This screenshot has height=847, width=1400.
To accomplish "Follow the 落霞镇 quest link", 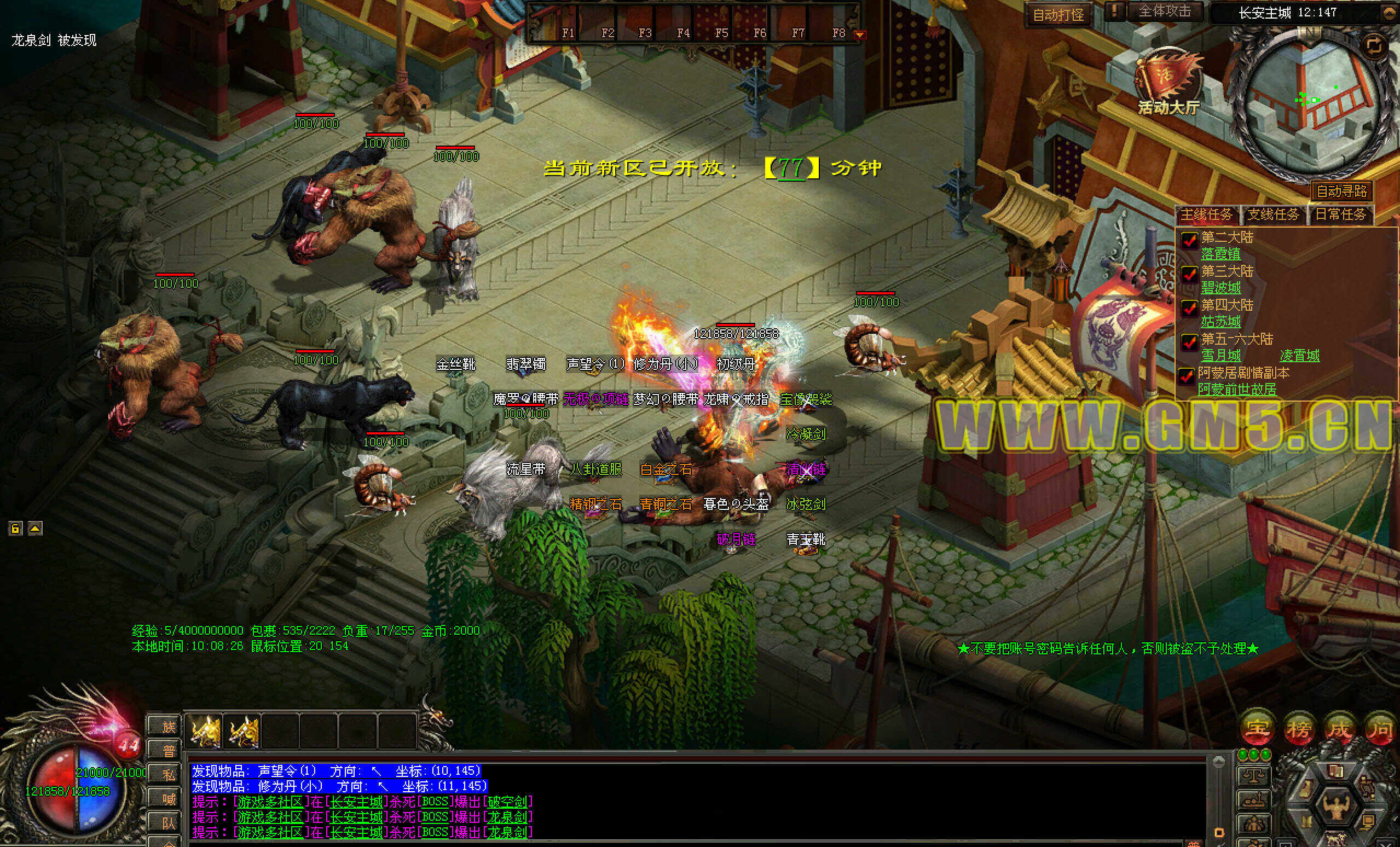I will (1220, 254).
